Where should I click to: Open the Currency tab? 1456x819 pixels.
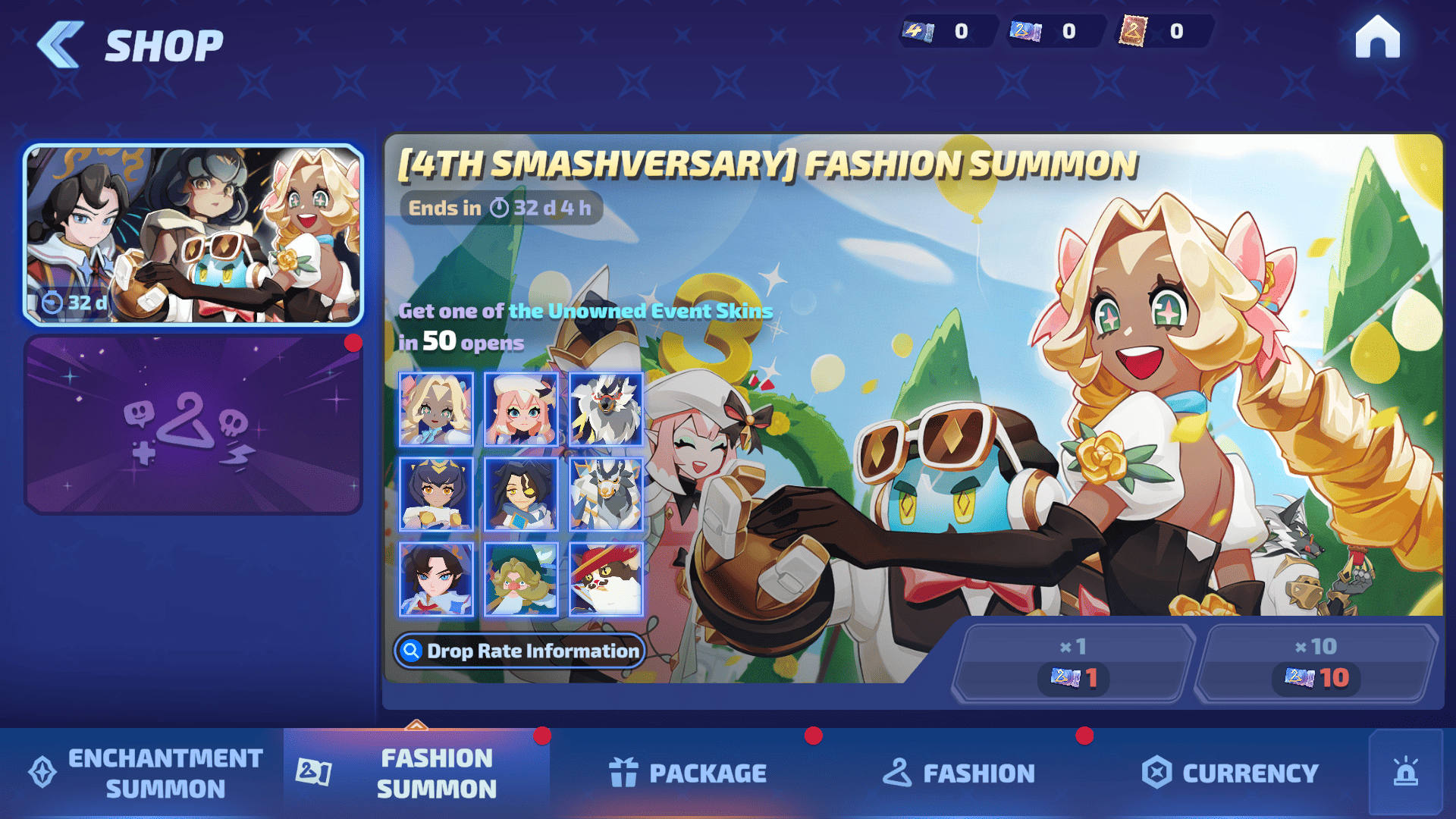click(1230, 773)
